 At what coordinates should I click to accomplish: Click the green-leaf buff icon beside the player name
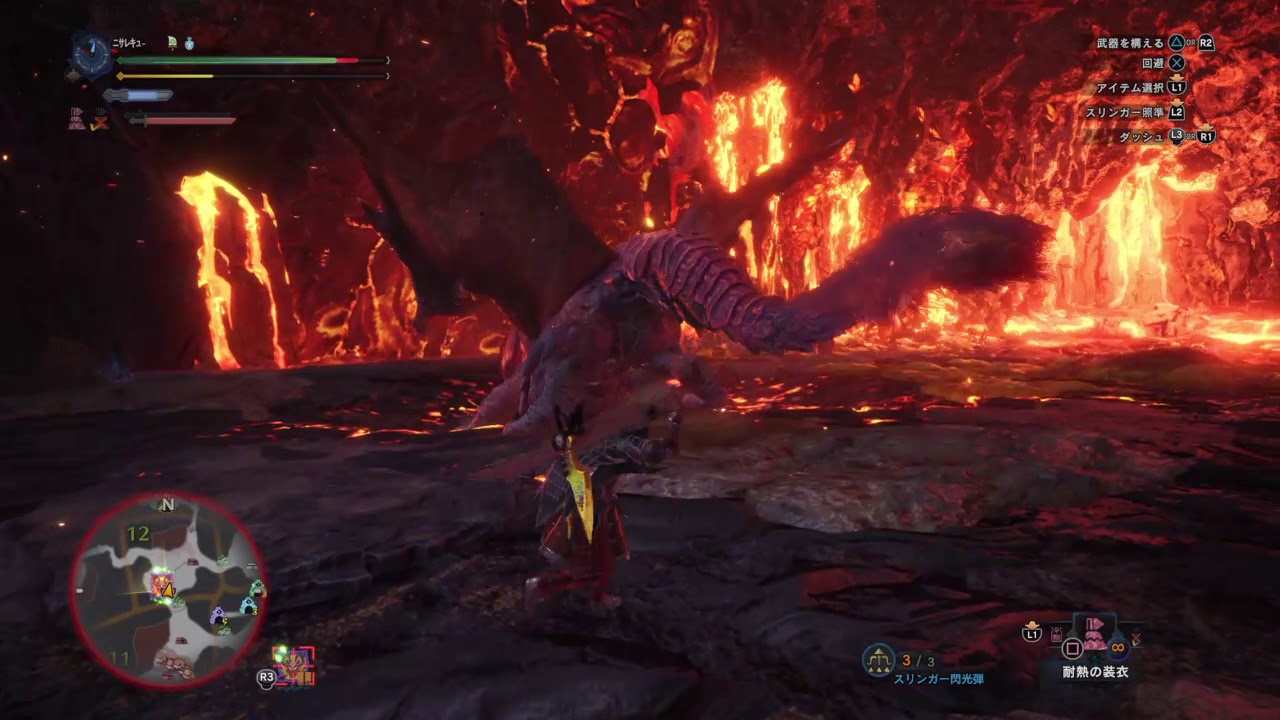[x=172, y=43]
